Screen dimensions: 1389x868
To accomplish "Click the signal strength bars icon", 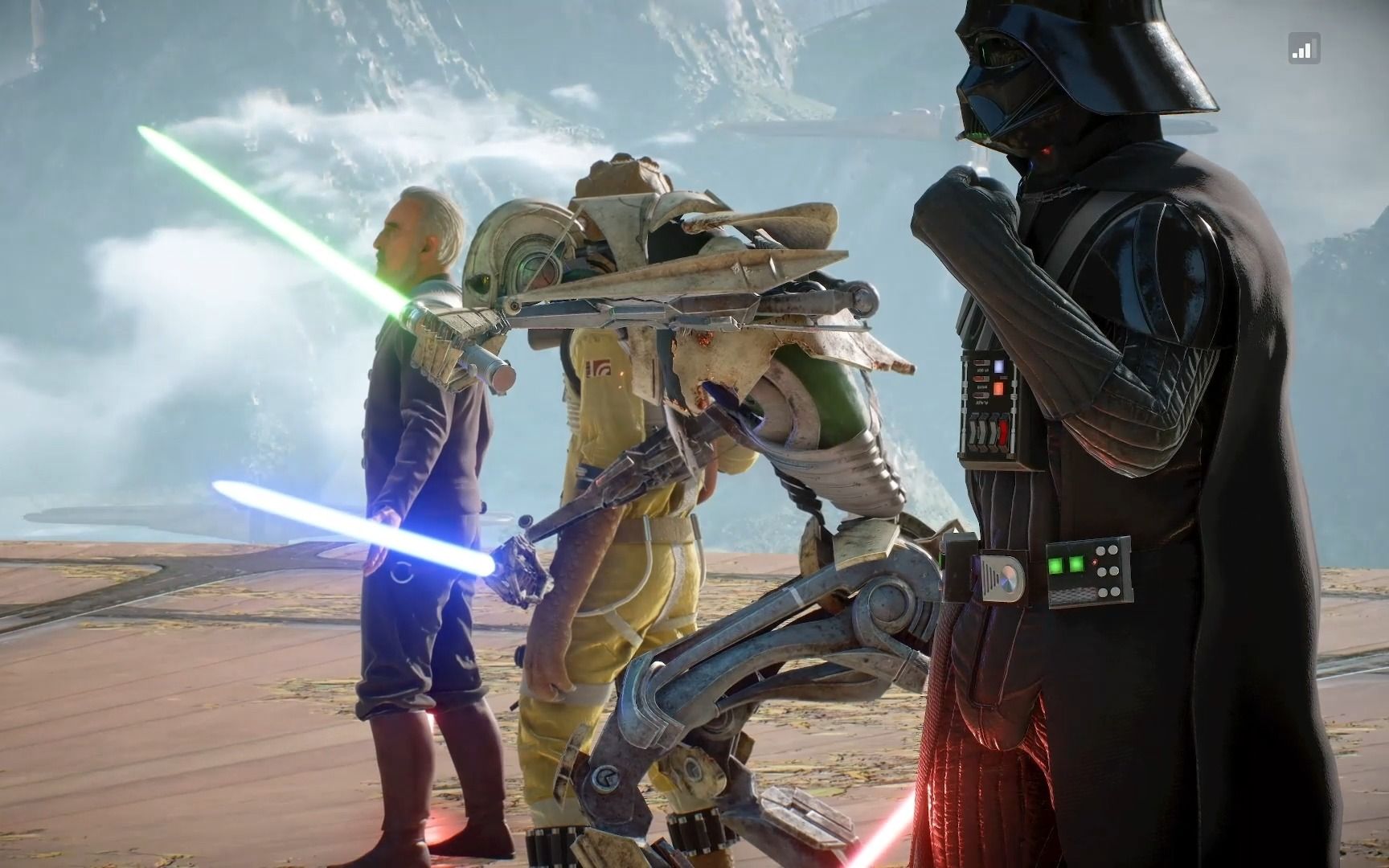I will coord(1302,50).
